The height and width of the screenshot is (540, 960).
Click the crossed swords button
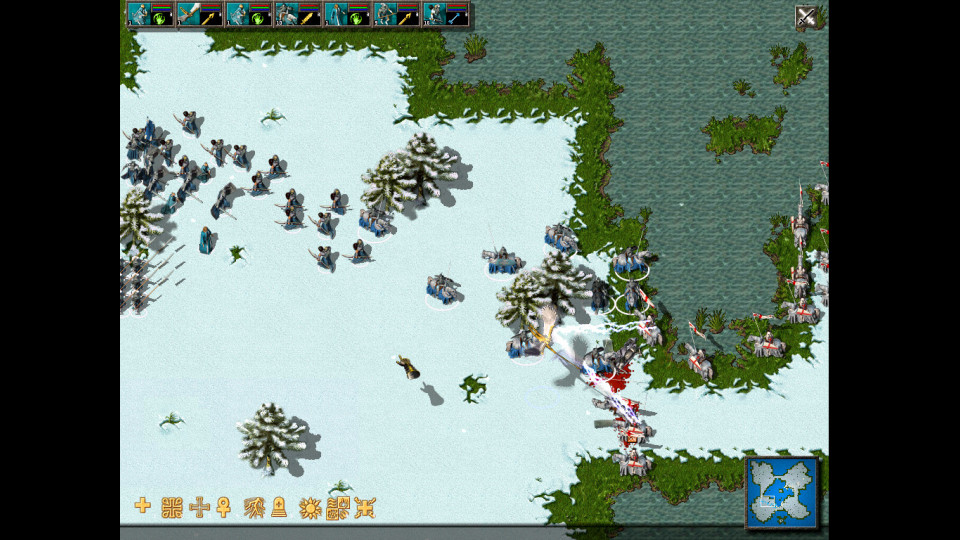[x=806, y=16]
